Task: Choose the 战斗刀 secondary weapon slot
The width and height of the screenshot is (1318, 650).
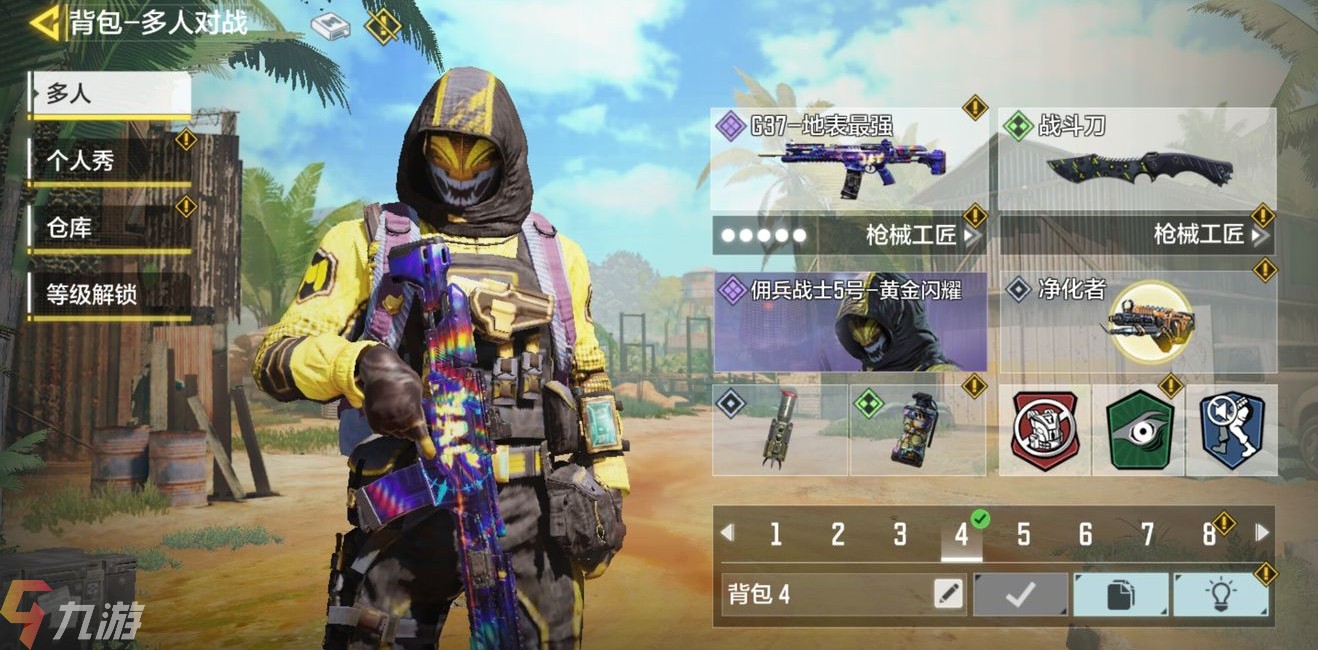Action: [x=1137, y=156]
